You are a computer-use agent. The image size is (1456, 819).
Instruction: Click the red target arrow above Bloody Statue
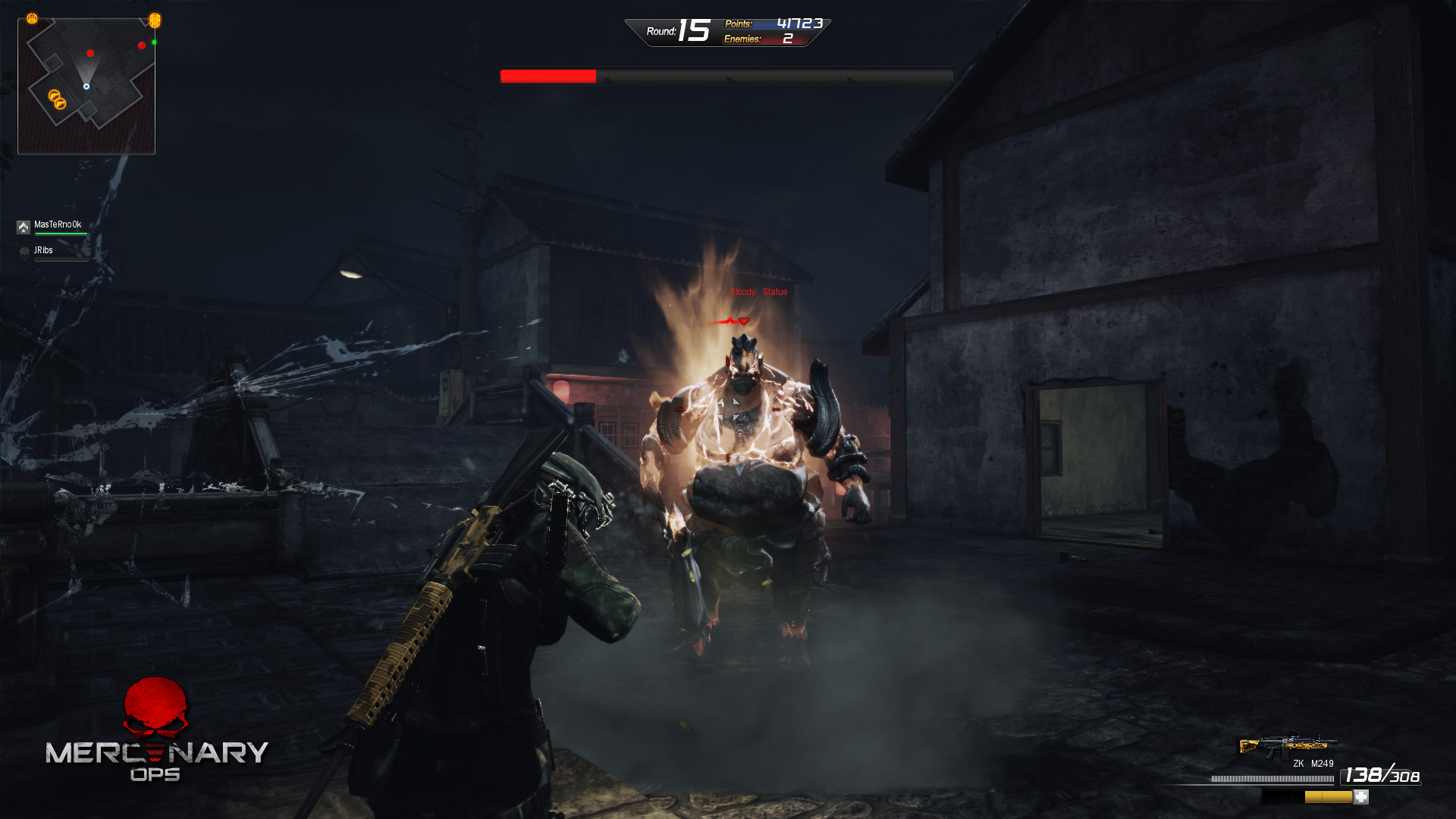(744, 321)
